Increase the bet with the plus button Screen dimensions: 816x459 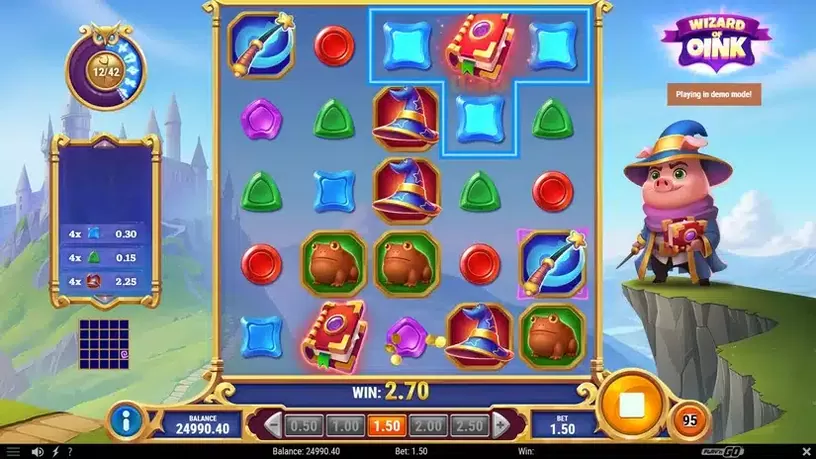point(500,425)
